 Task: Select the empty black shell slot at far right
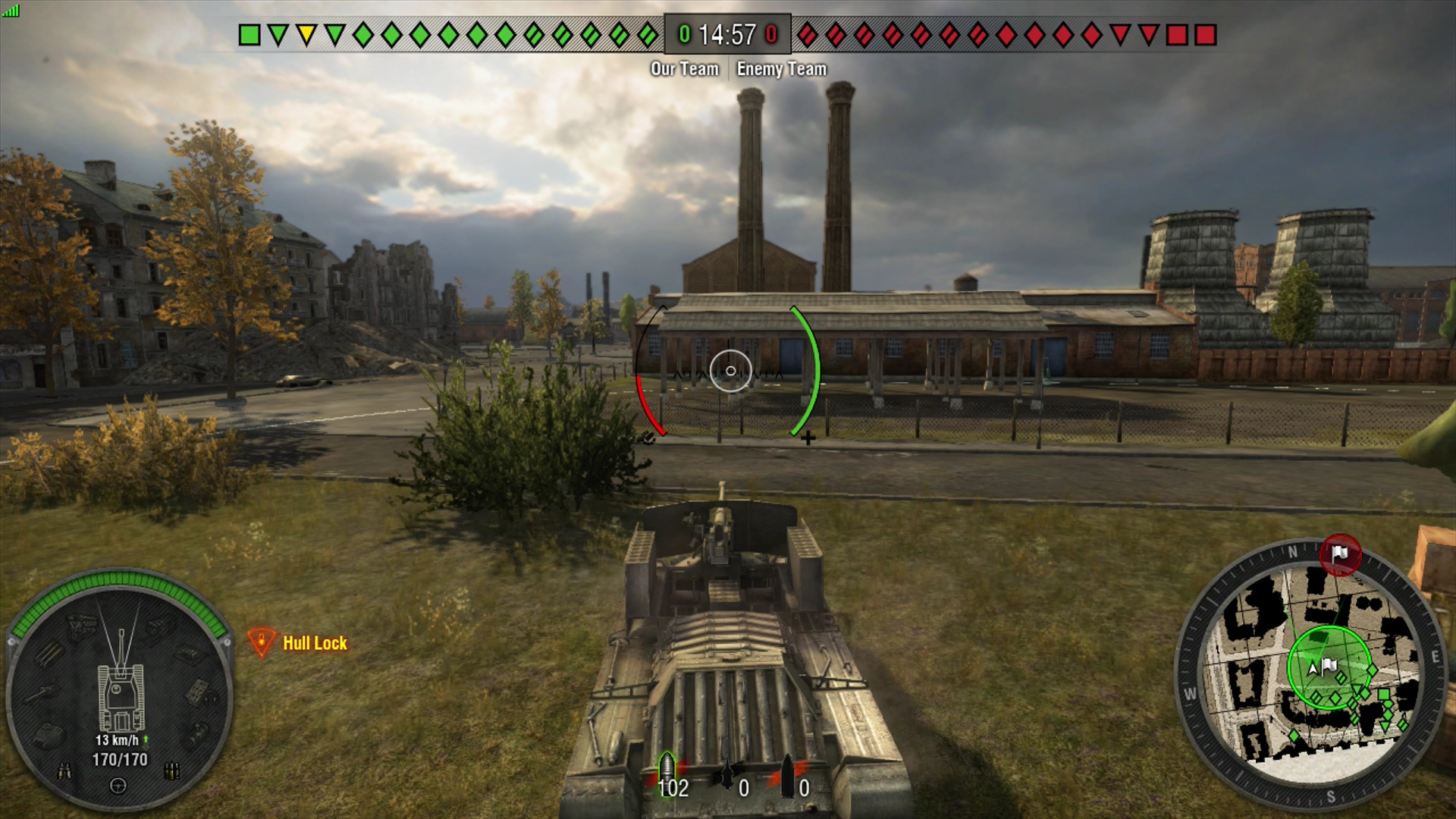[789, 777]
